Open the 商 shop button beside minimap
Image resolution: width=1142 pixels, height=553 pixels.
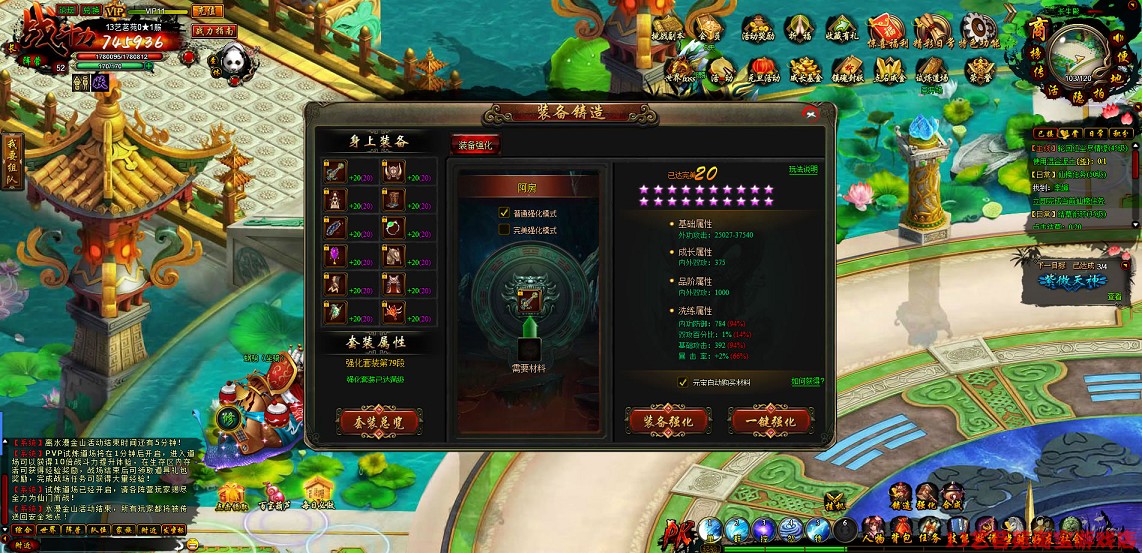tap(1037, 28)
